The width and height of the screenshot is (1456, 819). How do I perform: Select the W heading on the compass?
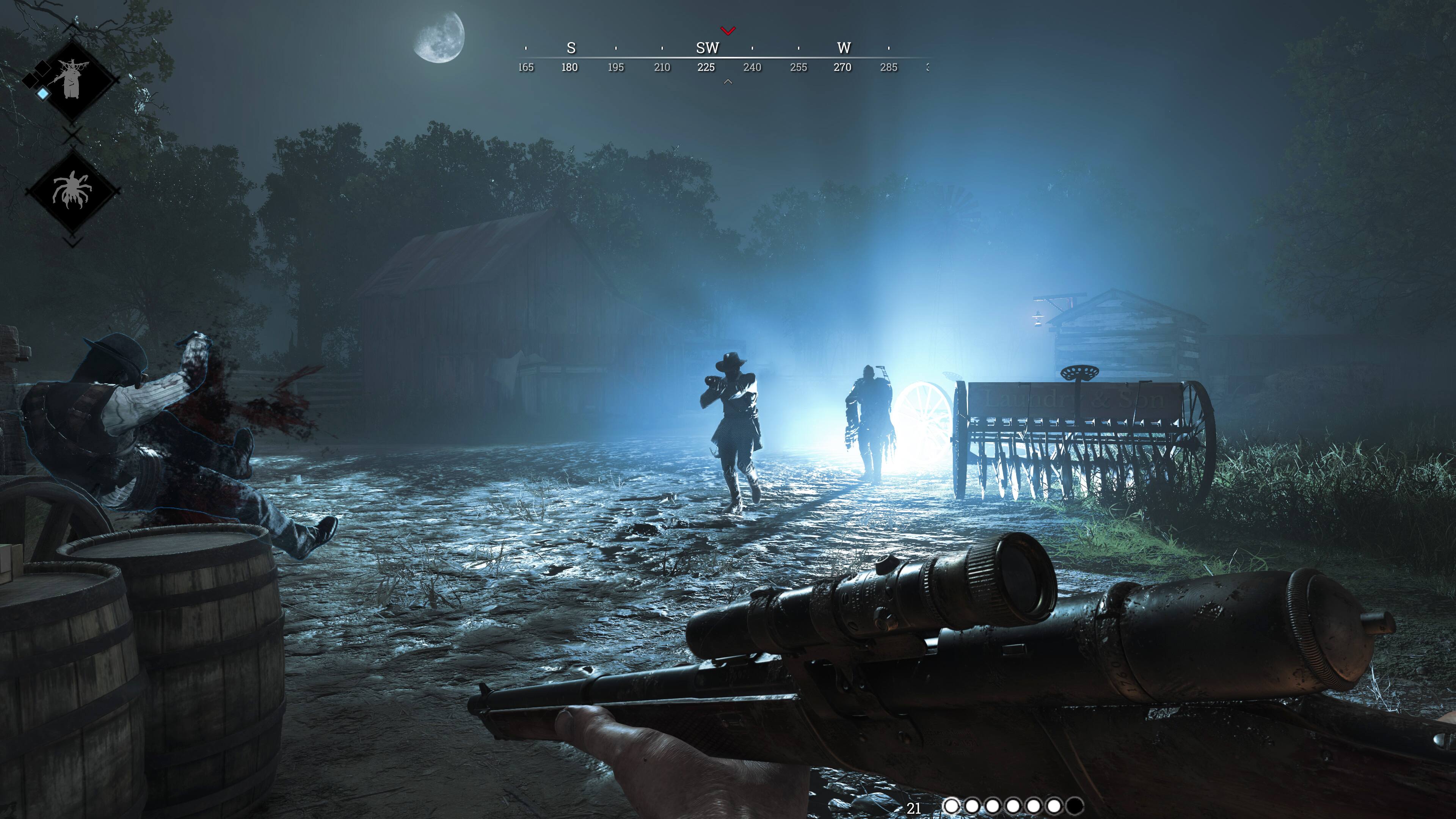(x=844, y=48)
